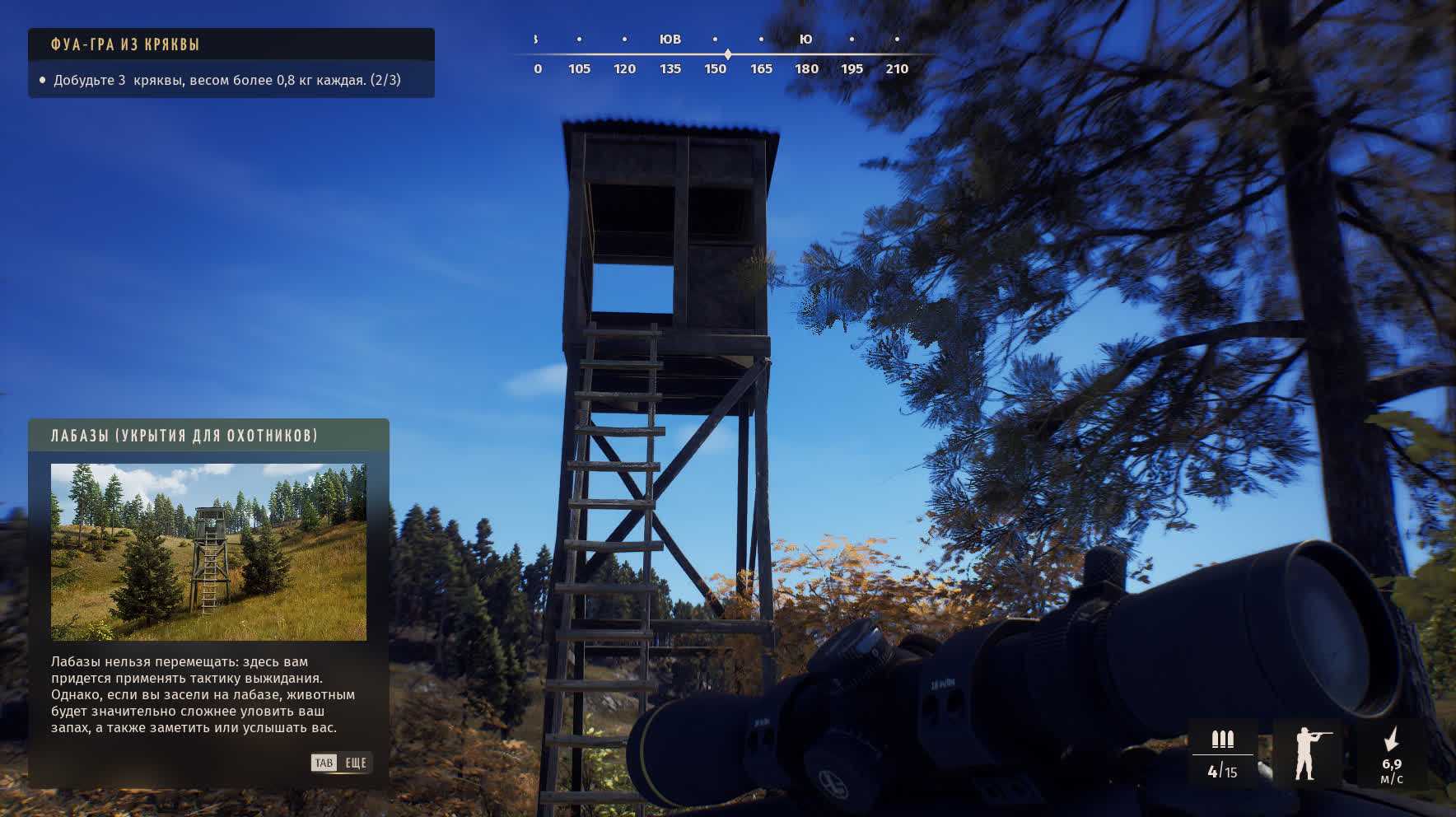Click the standing shooter stance icon
Viewport: 1456px width, 817px height.
click(x=1306, y=754)
